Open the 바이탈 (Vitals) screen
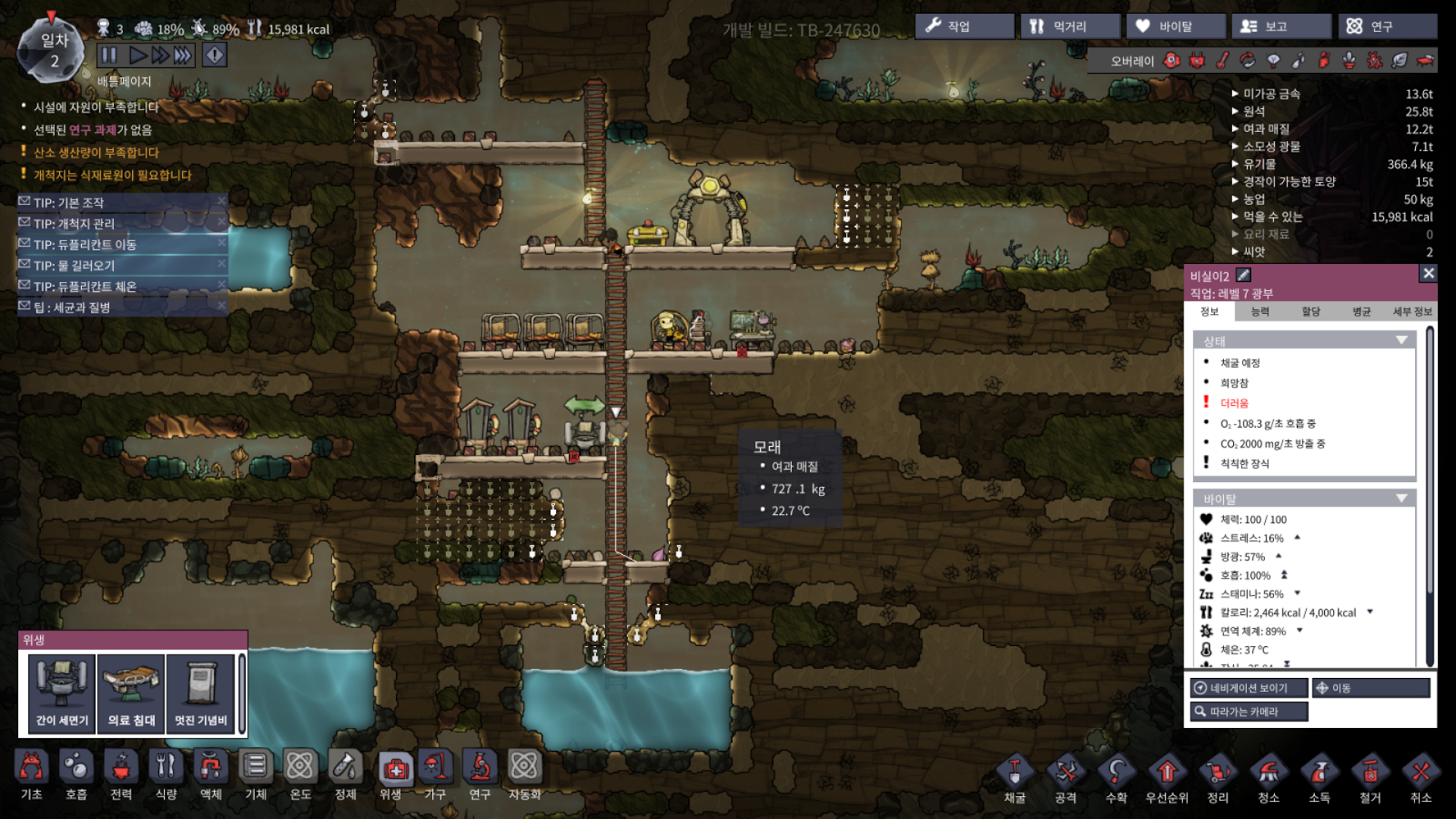The height and width of the screenshot is (819, 1456). [x=1176, y=26]
